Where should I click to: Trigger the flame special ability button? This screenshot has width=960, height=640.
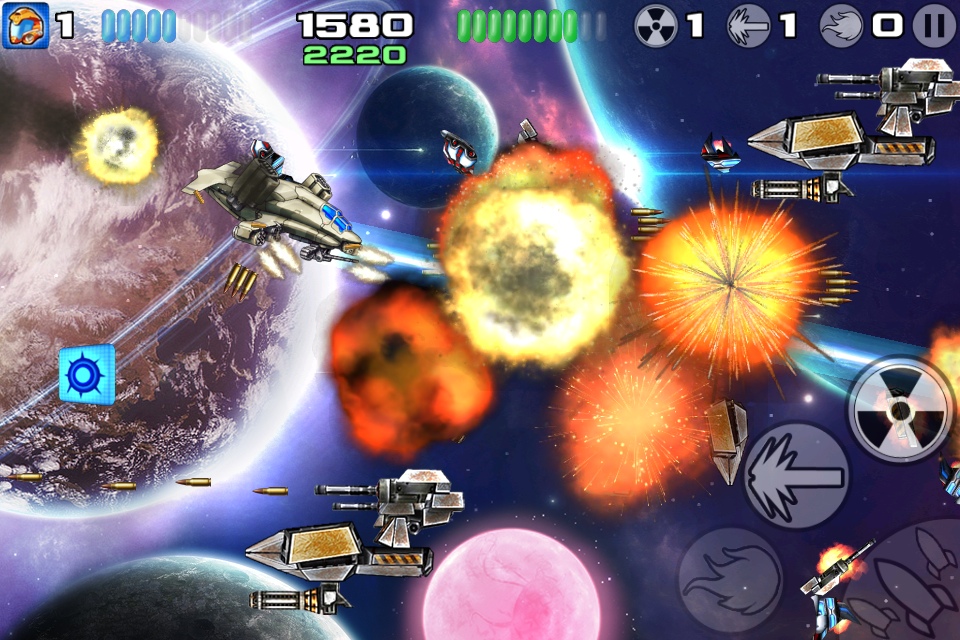(x=729, y=579)
